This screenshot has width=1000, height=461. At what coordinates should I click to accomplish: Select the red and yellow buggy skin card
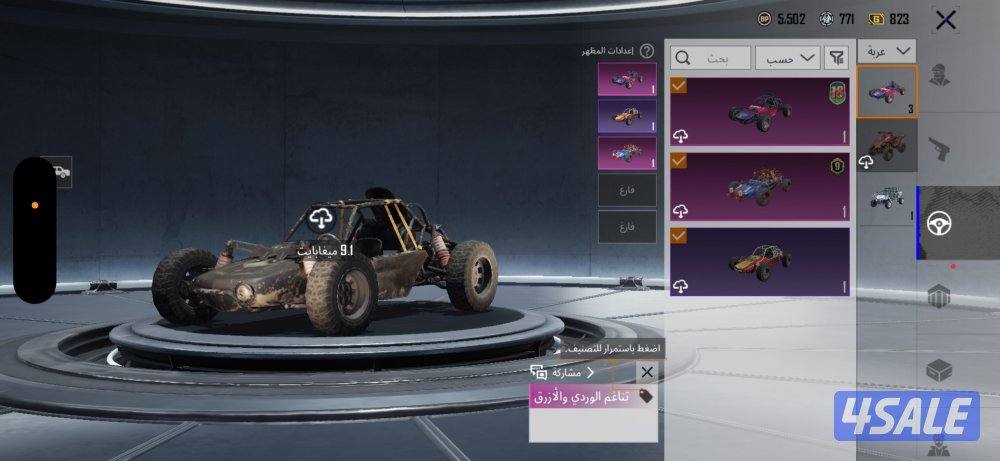pos(760,261)
